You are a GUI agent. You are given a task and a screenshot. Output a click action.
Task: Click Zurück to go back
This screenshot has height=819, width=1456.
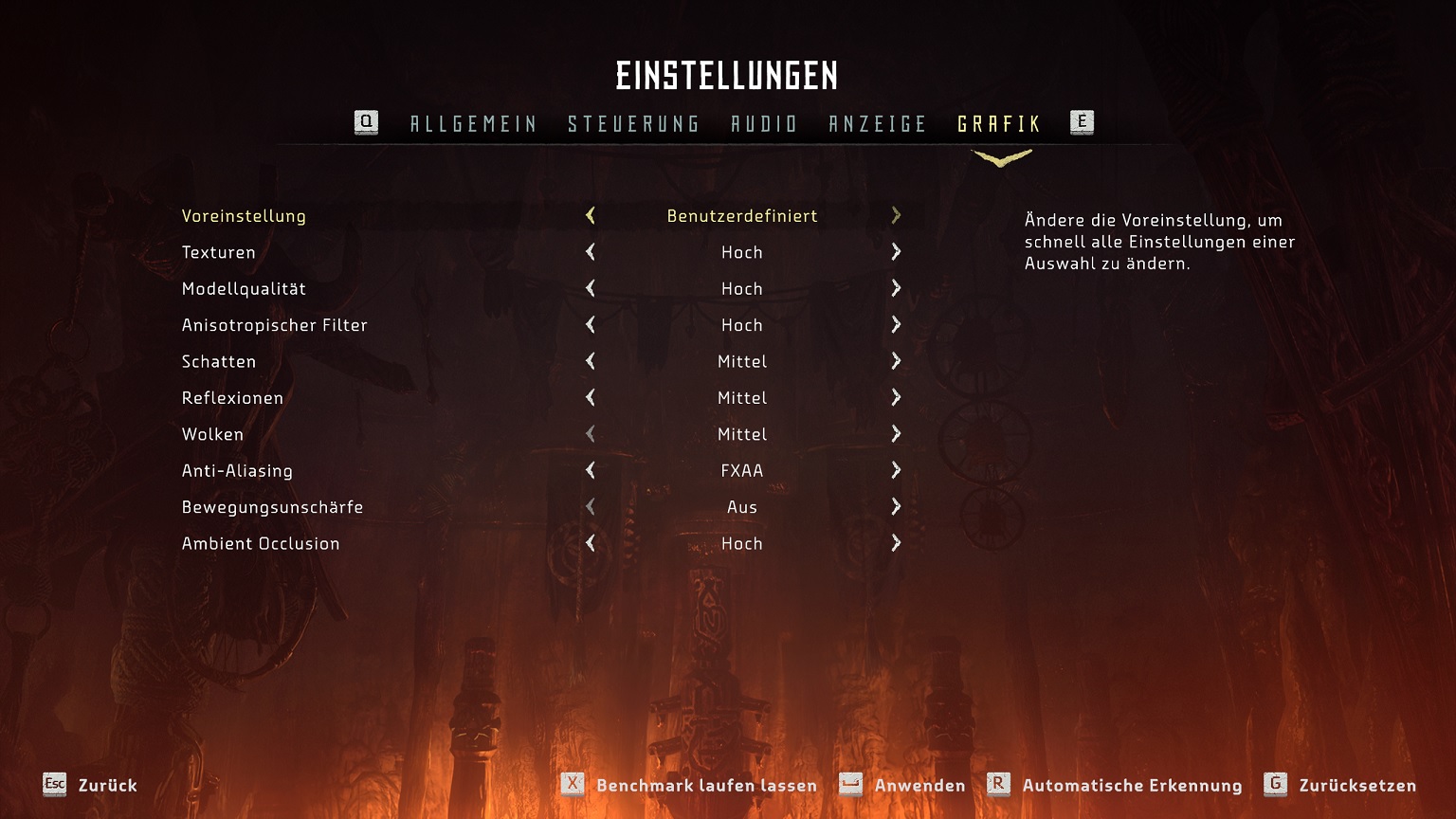click(x=107, y=785)
